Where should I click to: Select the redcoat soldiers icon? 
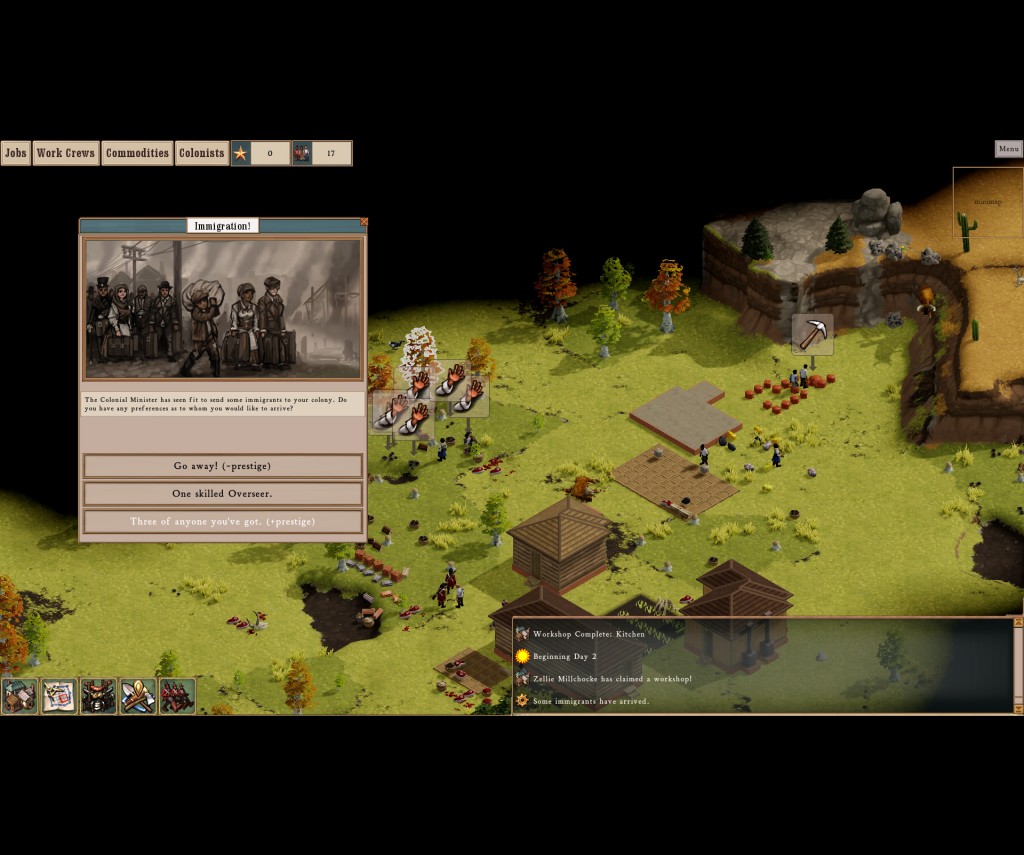click(177, 696)
